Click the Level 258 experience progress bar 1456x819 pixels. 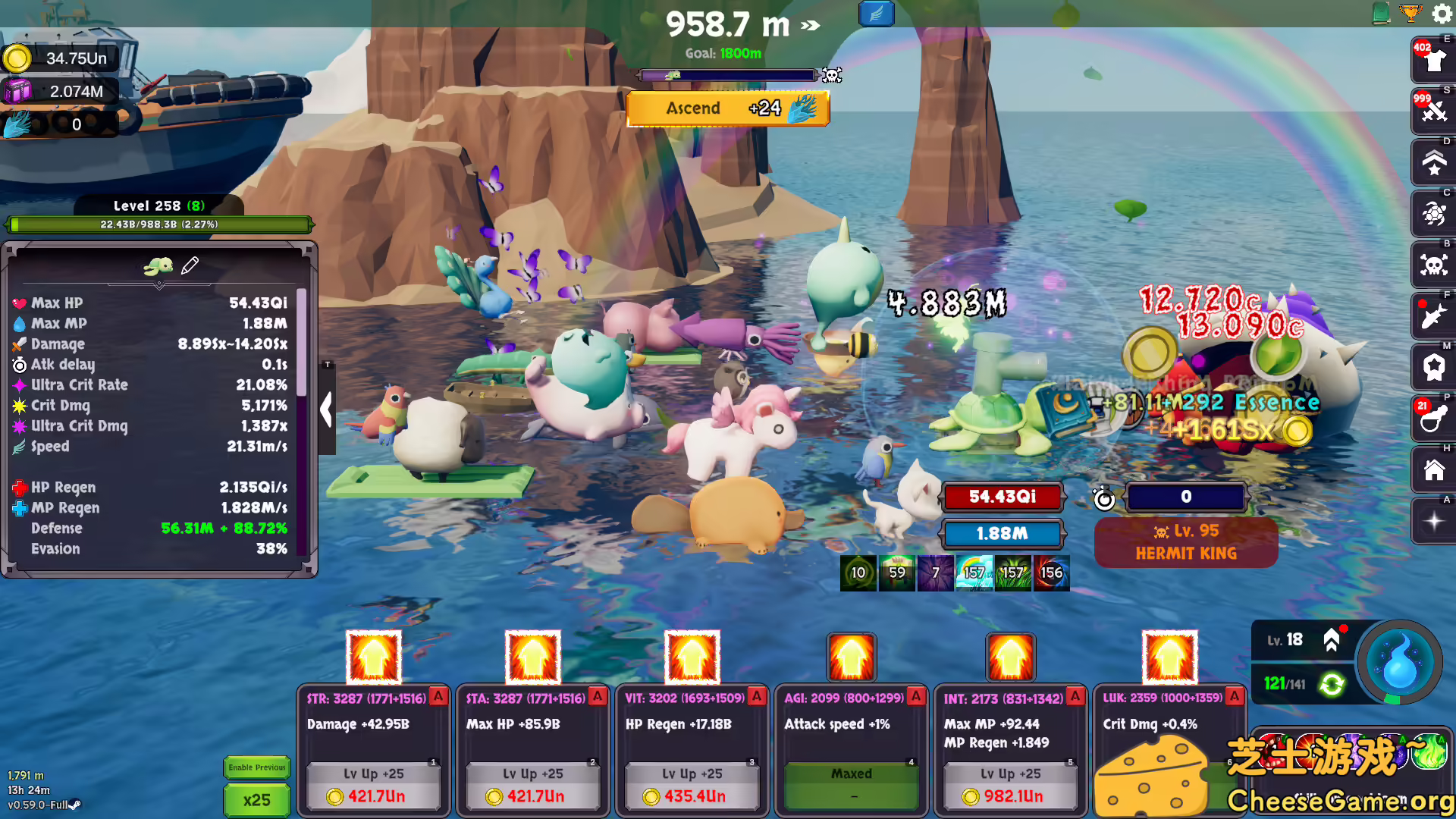tap(159, 224)
